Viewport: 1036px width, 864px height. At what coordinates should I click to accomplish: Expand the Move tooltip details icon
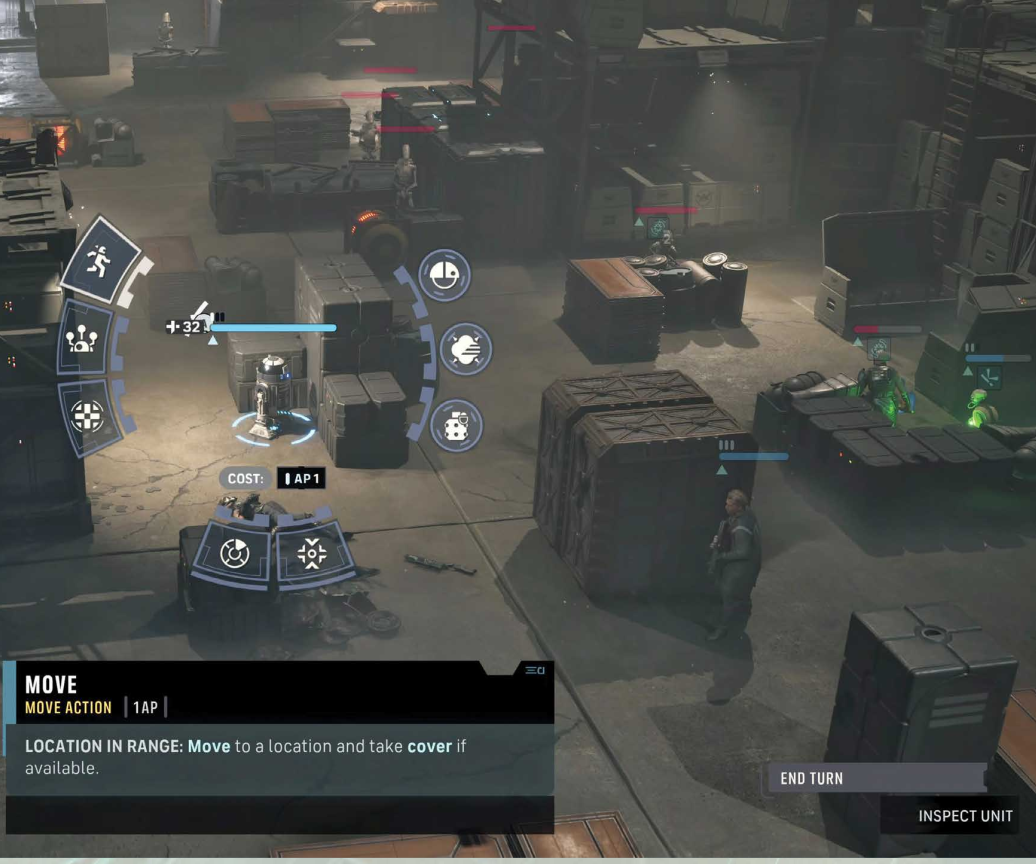[534, 670]
